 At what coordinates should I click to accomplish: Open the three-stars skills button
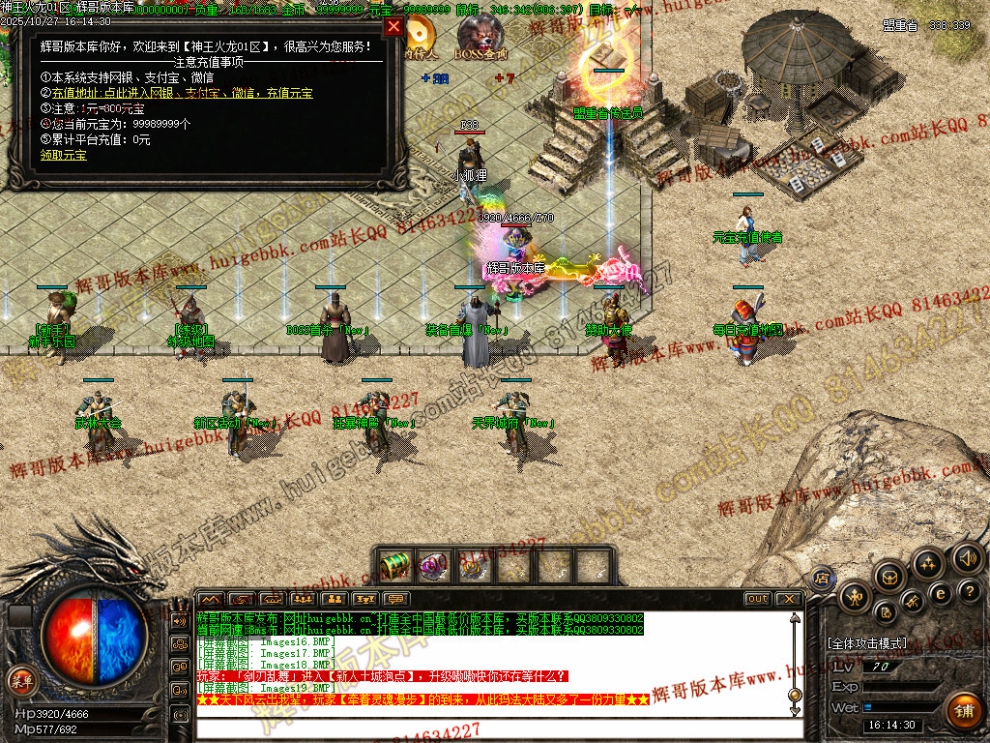(926, 564)
